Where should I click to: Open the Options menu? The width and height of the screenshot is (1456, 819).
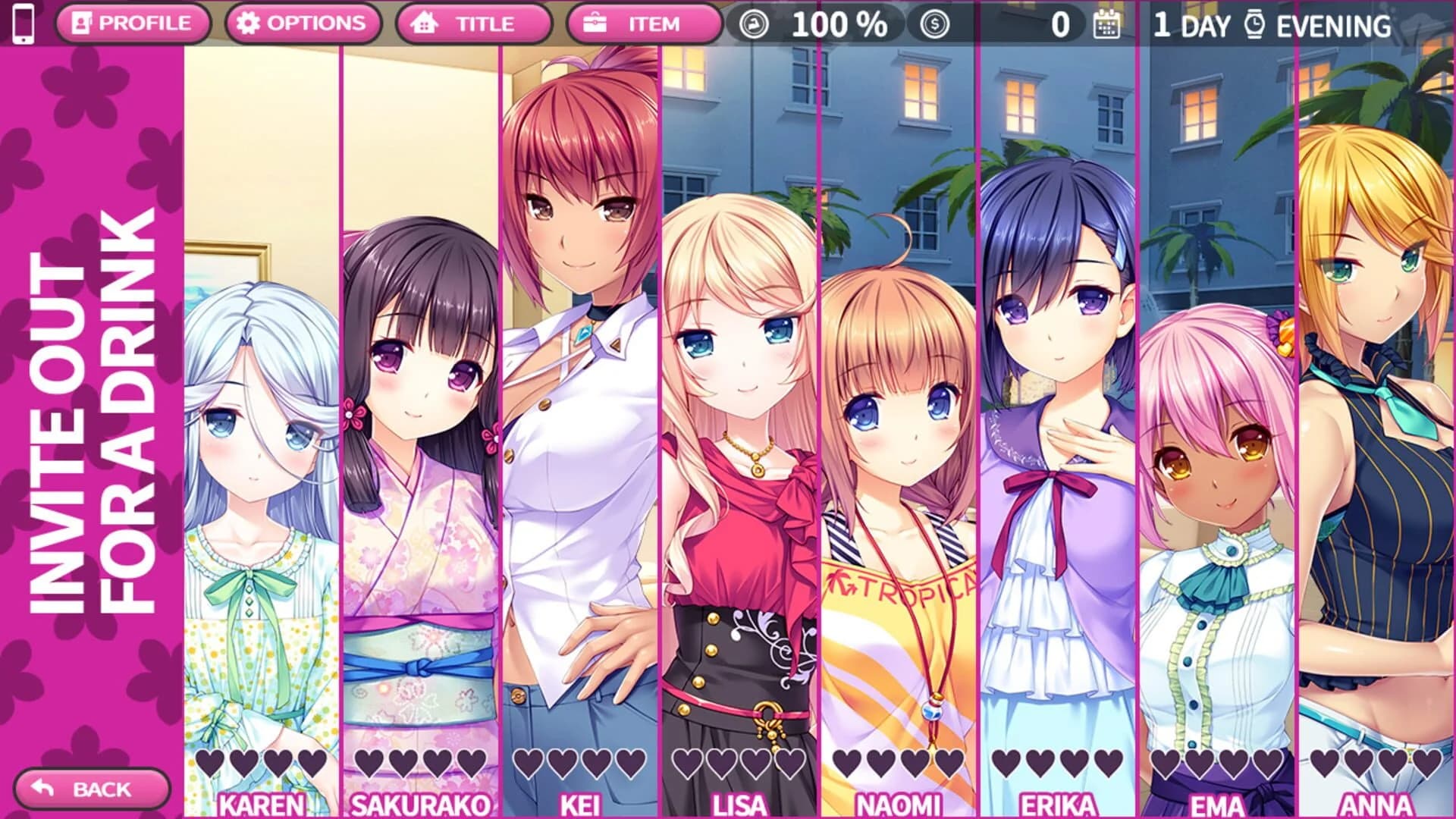point(303,23)
